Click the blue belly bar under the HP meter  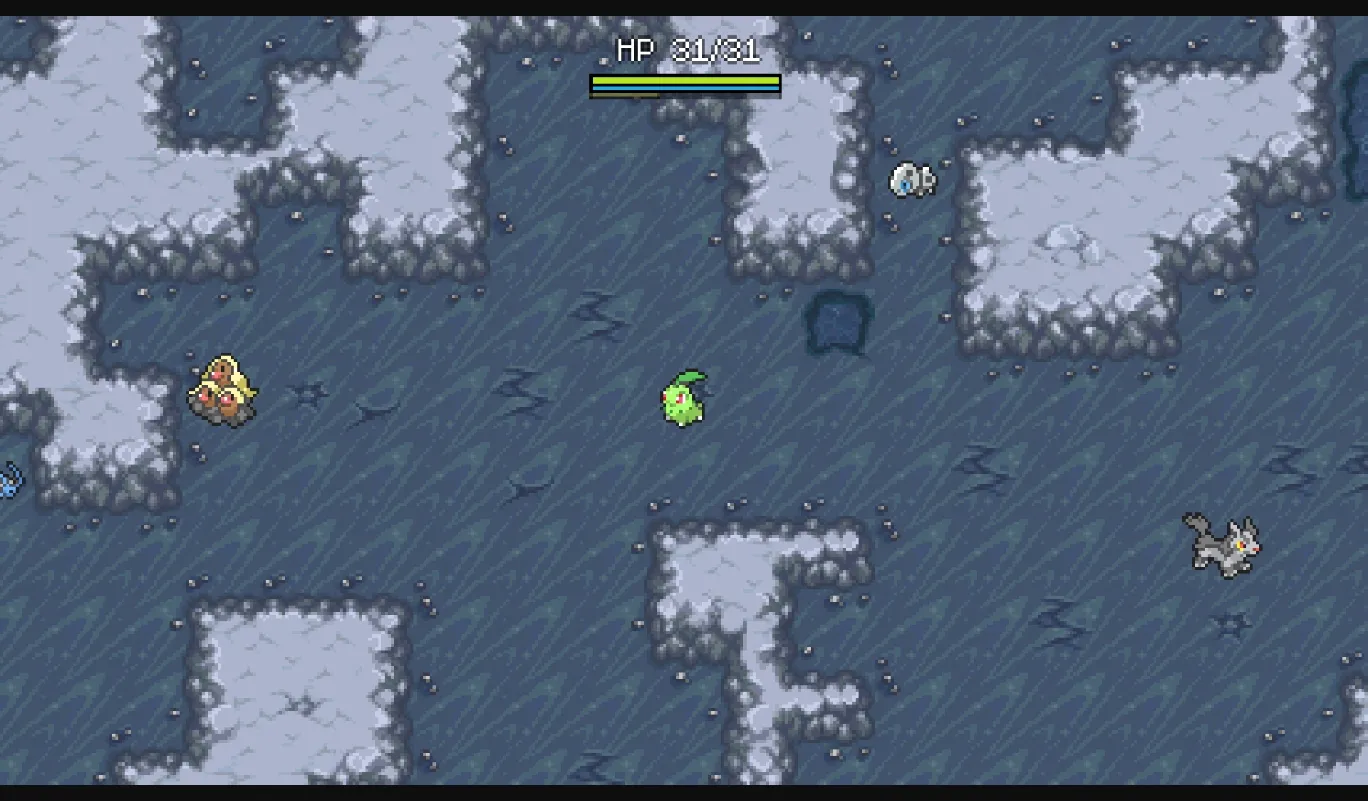coord(685,88)
